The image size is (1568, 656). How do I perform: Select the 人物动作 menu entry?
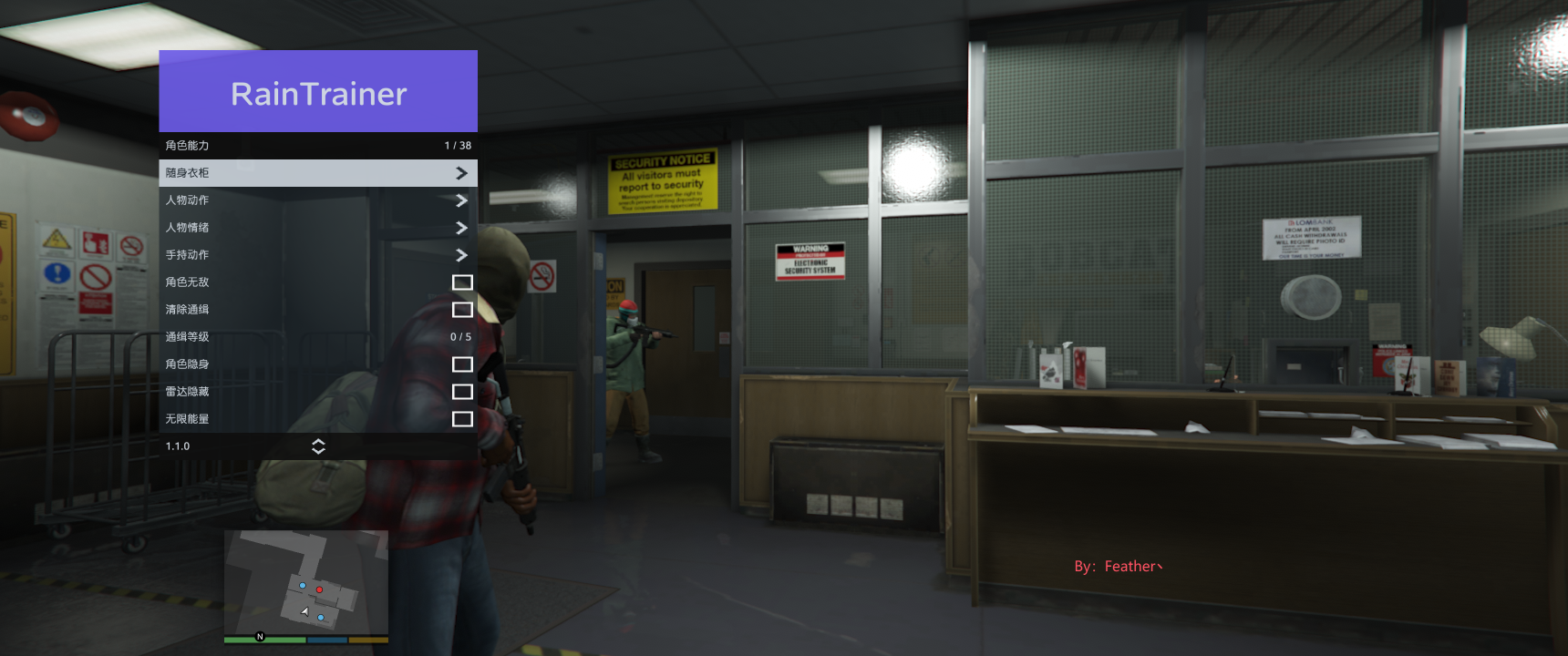pos(317,200)
